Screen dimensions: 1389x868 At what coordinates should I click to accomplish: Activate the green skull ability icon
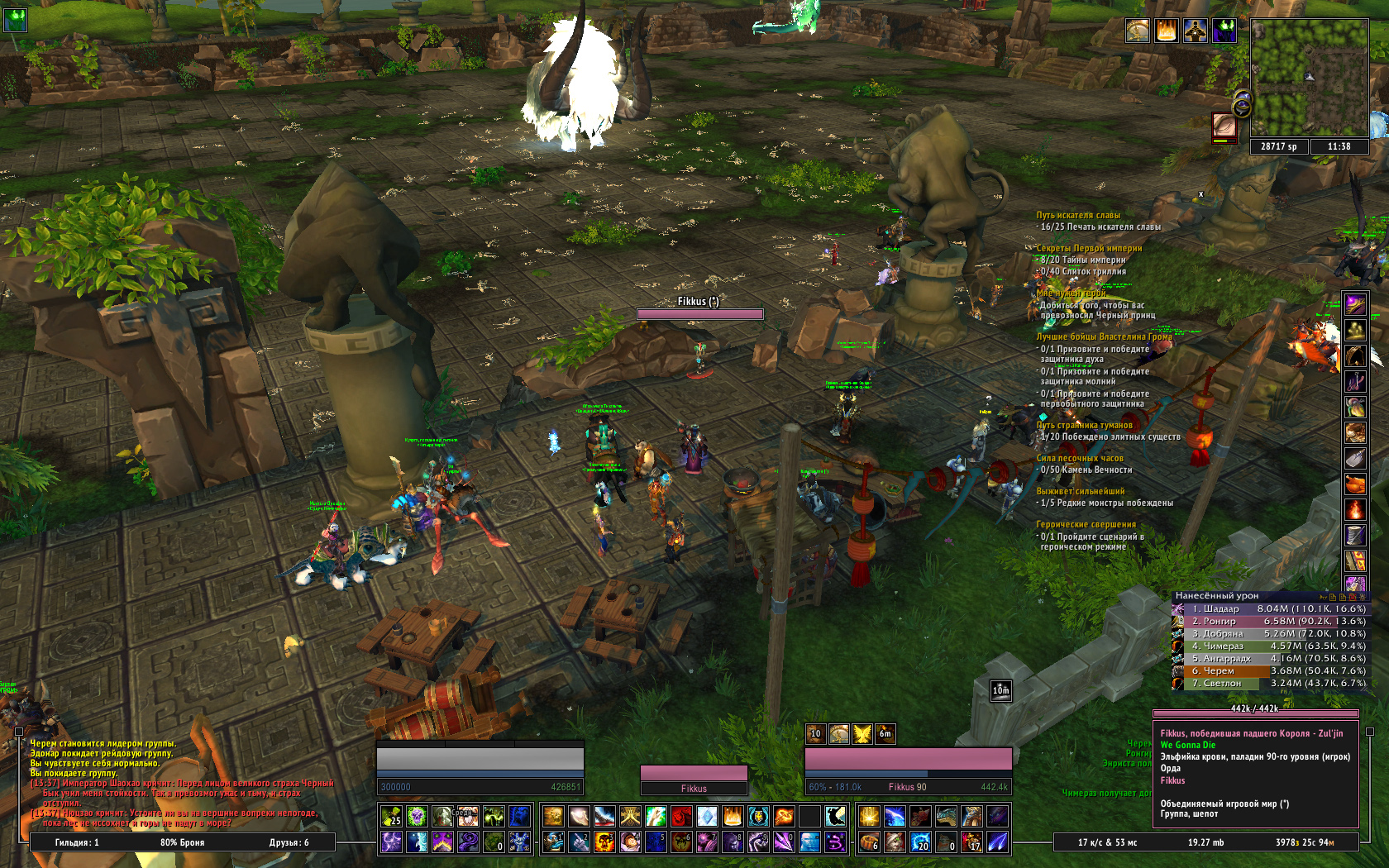click(x=417, y=817)
